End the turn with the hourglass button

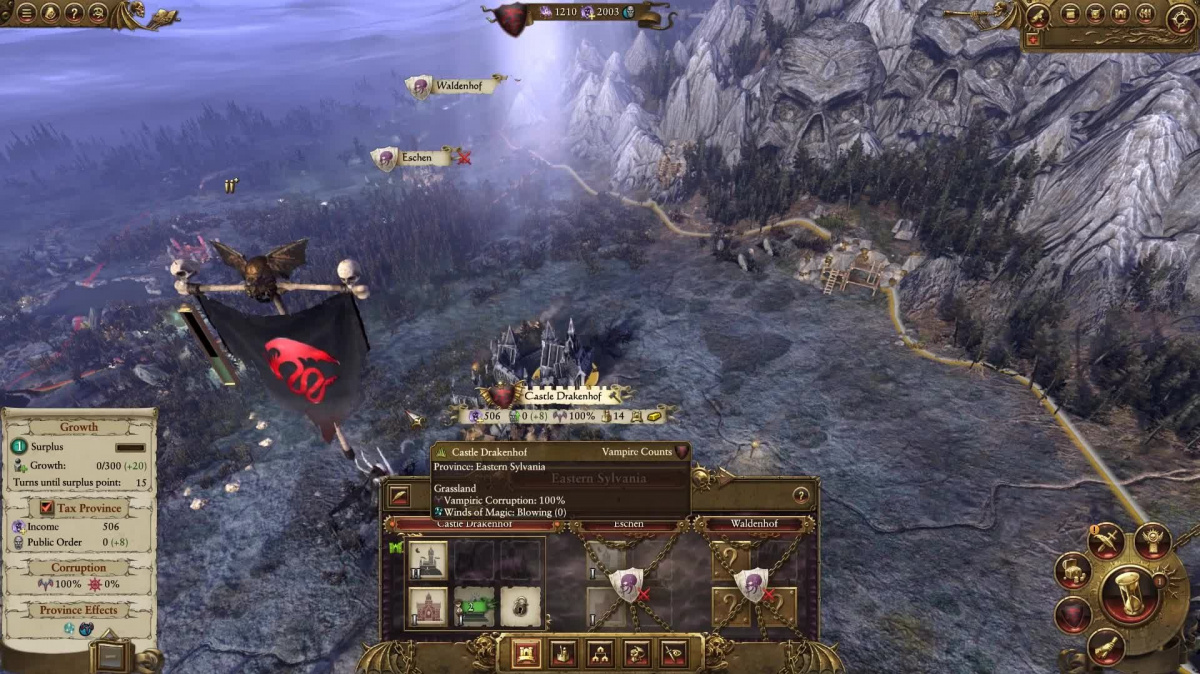tap(1129, 594)
